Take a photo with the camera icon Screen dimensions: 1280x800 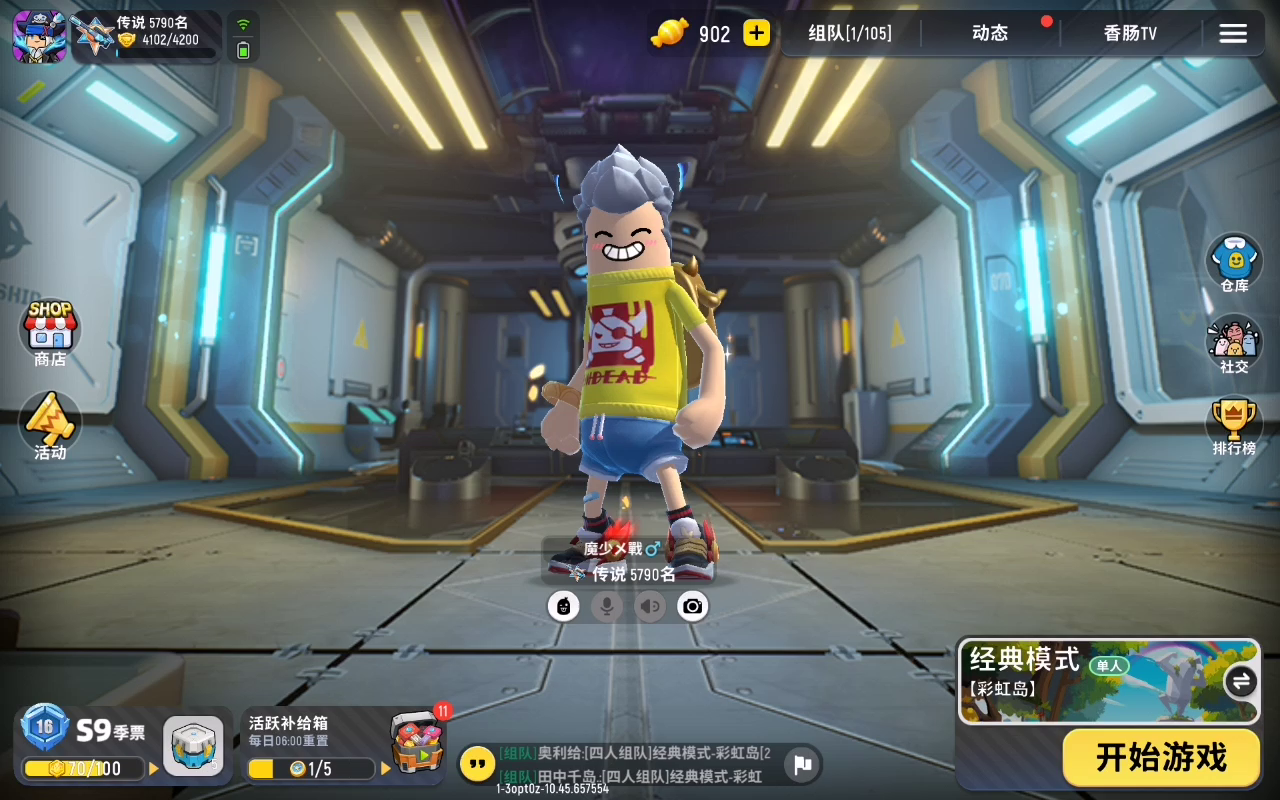tap(693, 605)
